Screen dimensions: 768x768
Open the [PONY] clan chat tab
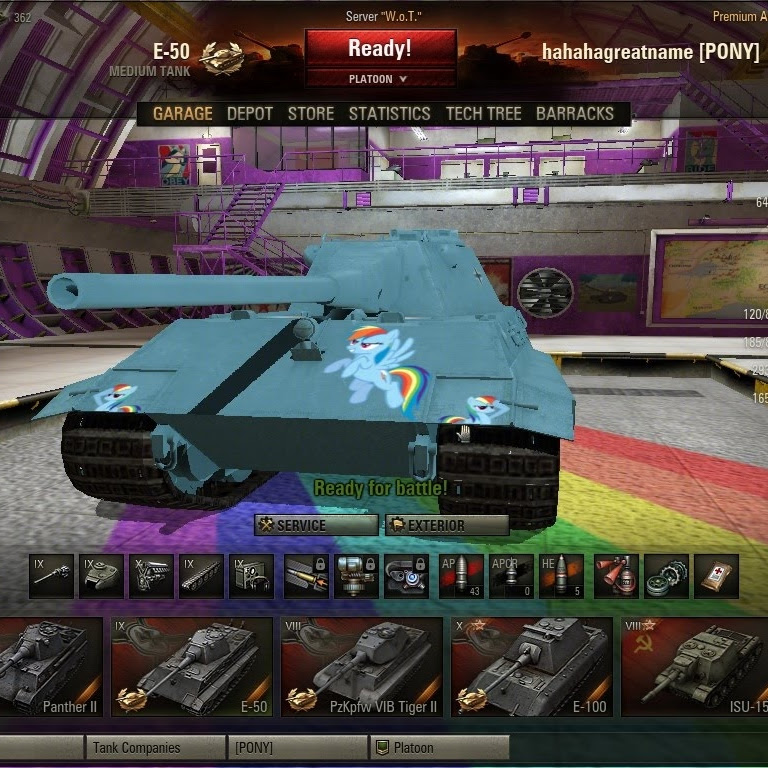pos(296,748)
